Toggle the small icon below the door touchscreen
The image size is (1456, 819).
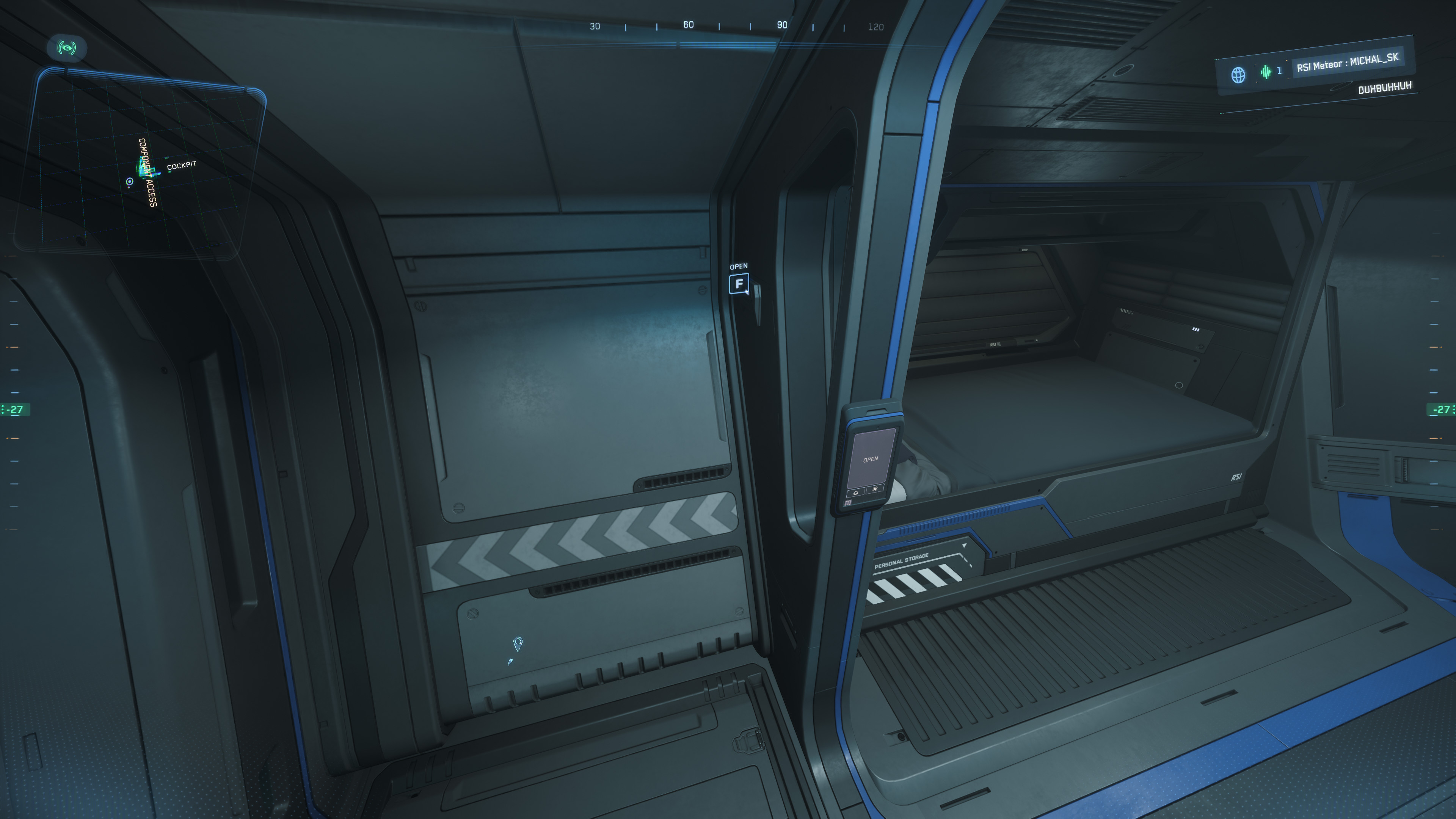tap(848, 502)
